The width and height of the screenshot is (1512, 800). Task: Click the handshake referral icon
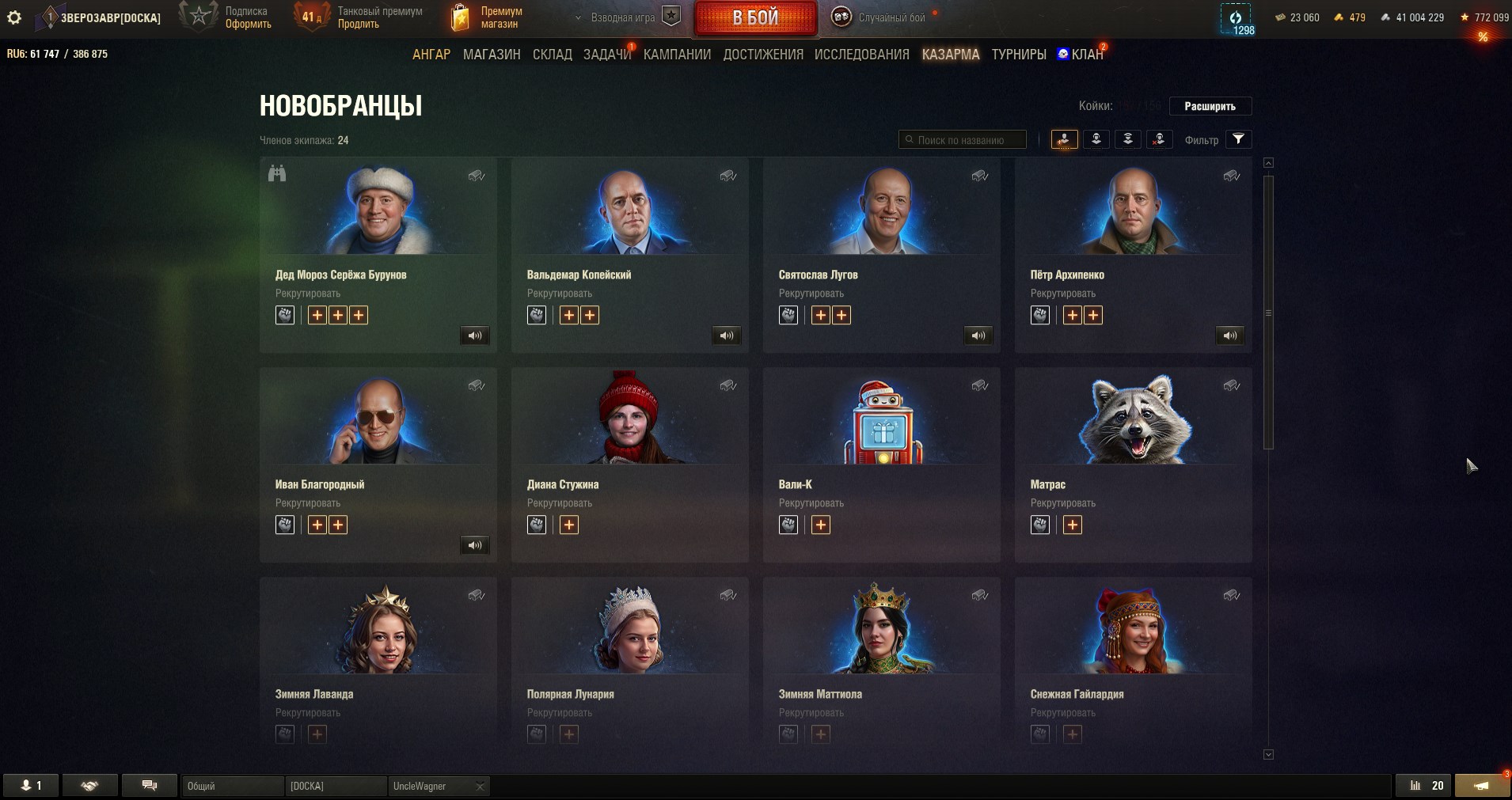tap(90, 785)
